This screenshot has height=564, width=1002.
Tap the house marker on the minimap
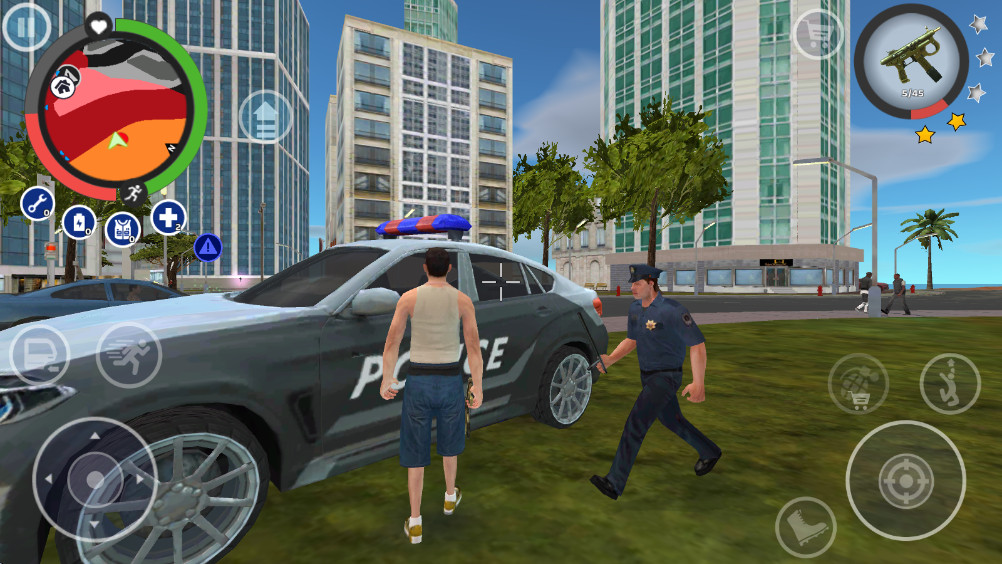[x=67, y=79]
